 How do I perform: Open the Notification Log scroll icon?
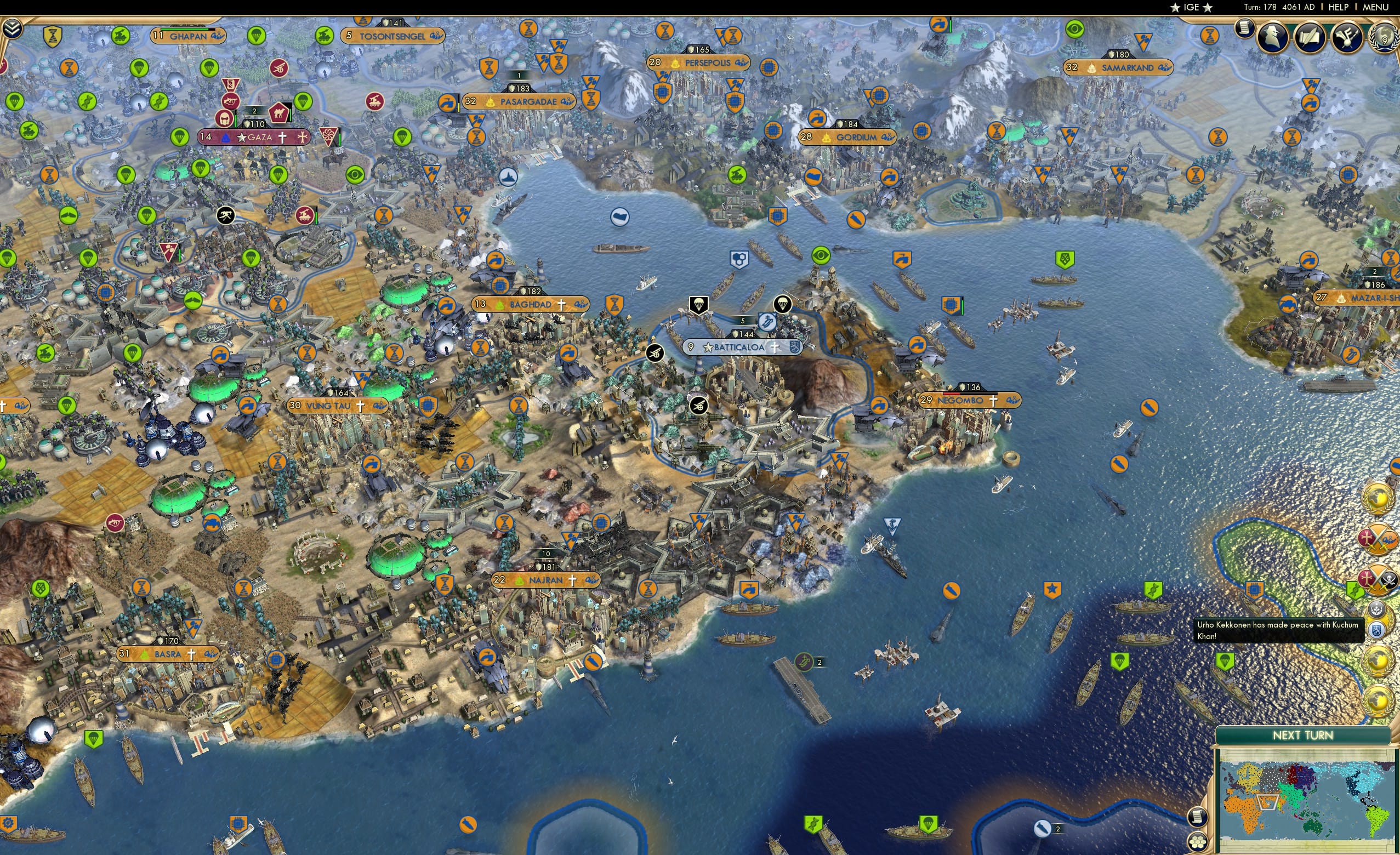(1244, 30)
